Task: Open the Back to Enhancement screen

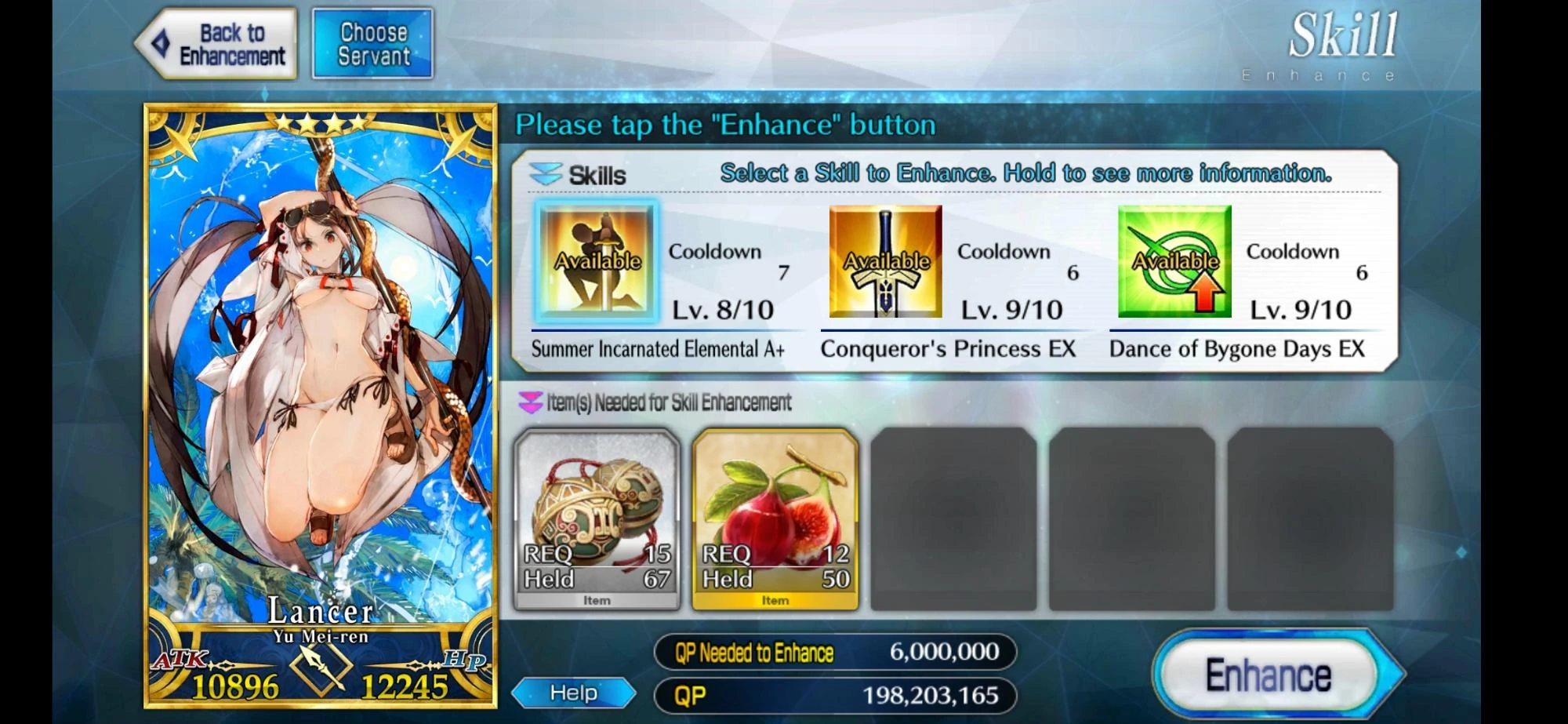Action: 217,42
